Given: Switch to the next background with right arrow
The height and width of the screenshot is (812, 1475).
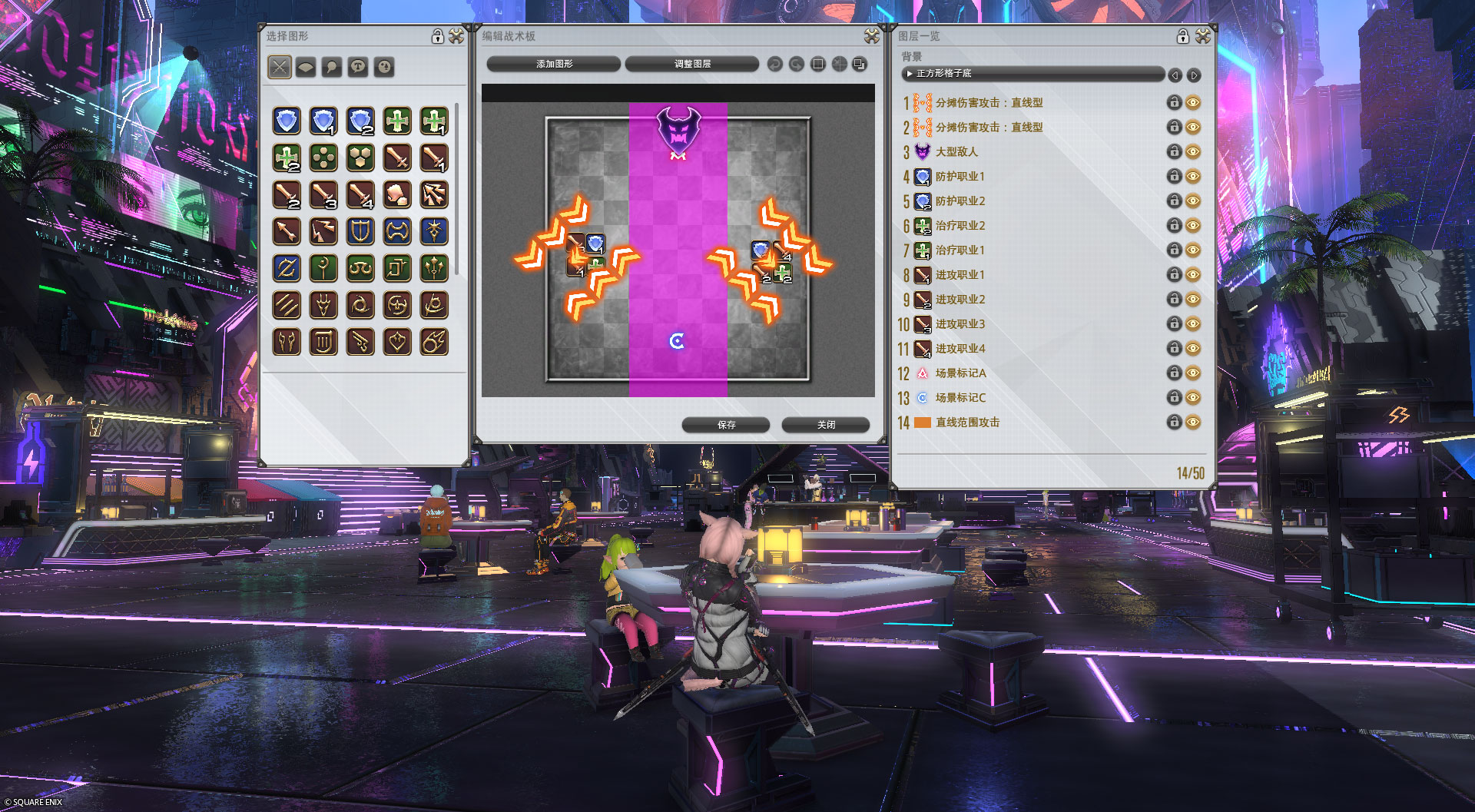Looking at the screenshot, I should (x=1194, y=75).
